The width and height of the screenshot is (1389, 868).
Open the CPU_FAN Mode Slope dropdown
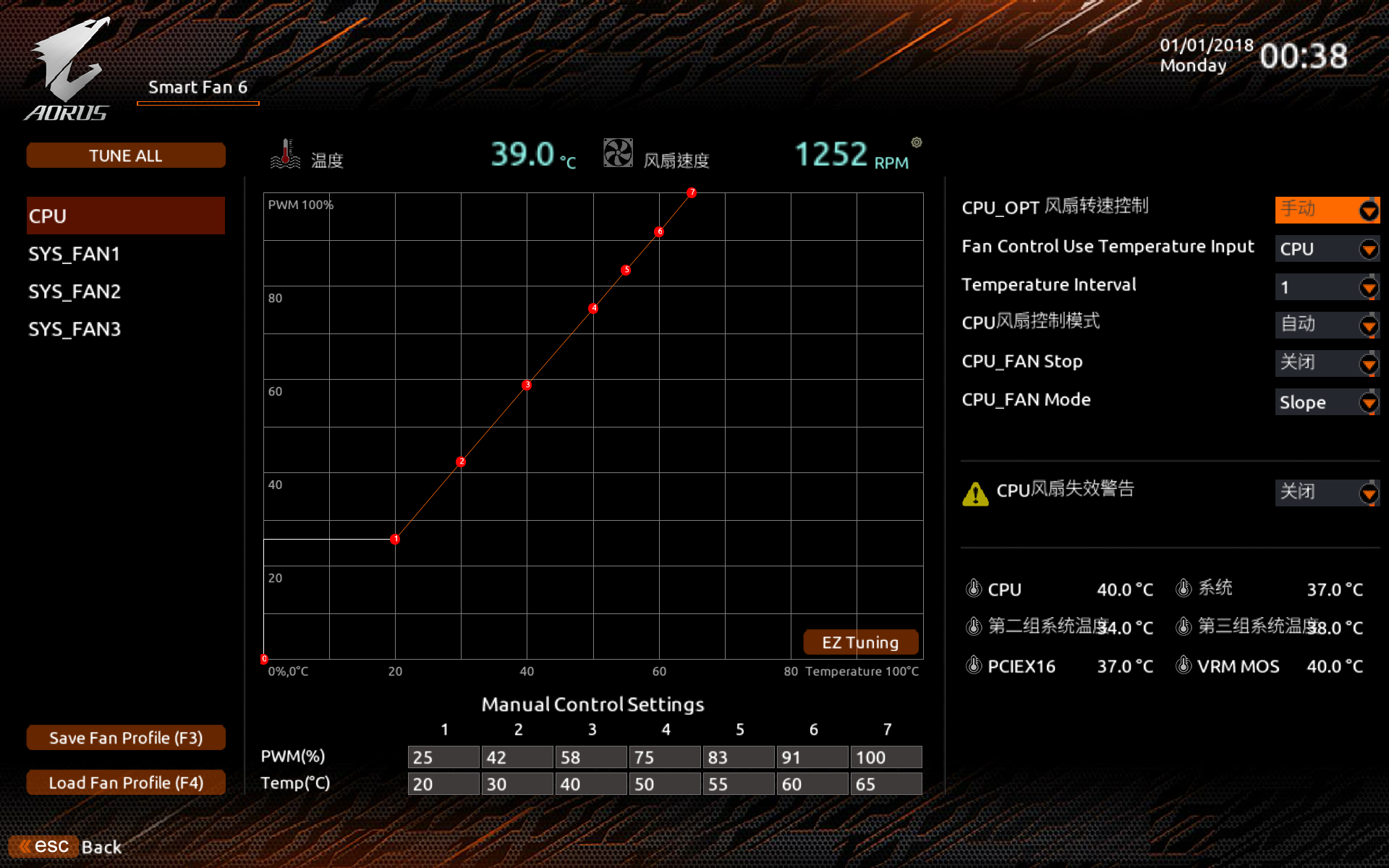tap(1328, 402)
